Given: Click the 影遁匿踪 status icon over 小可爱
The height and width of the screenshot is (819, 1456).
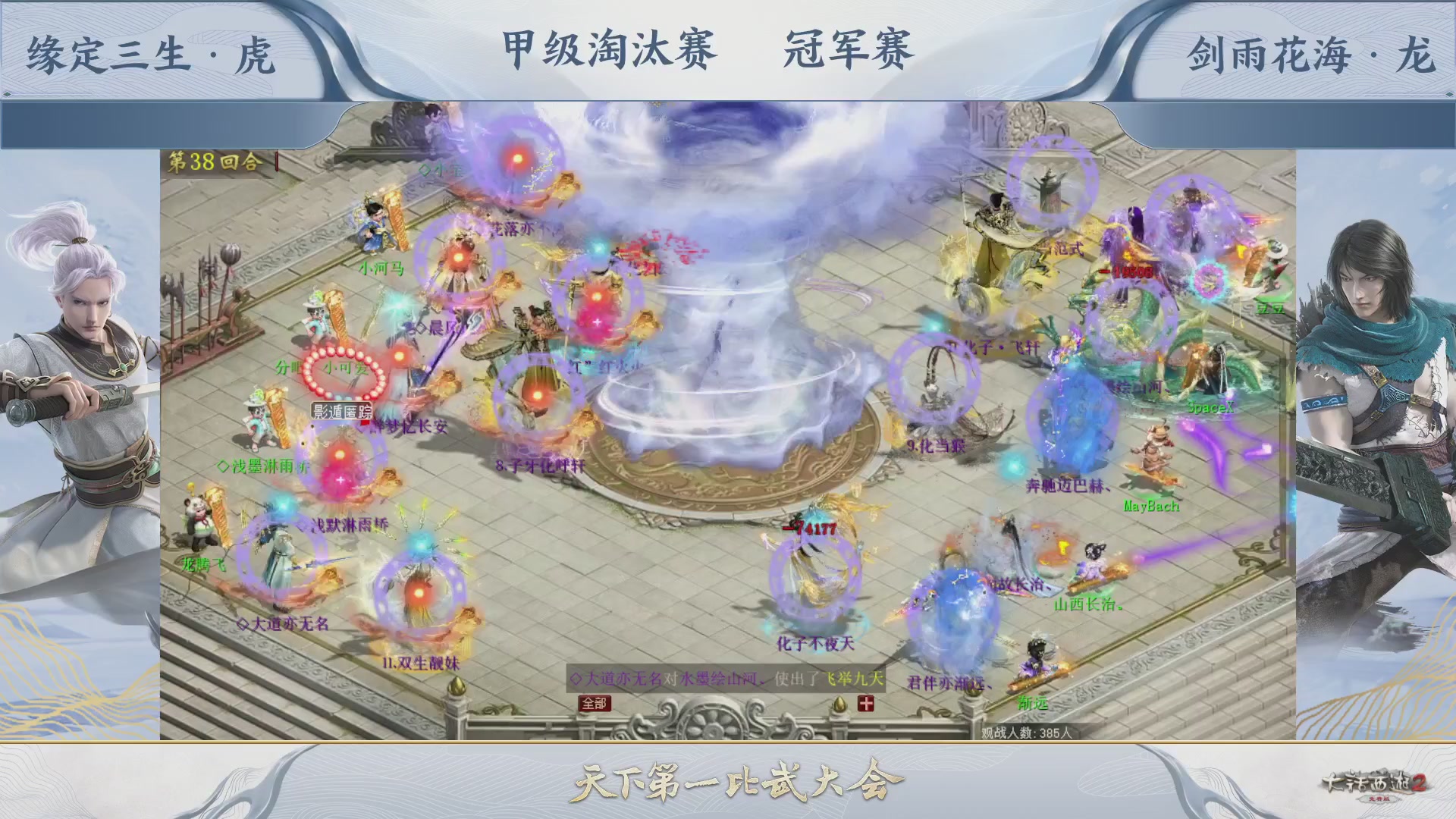Looking at the screenshot, I should pyautogui.click(x=340, y=409).
